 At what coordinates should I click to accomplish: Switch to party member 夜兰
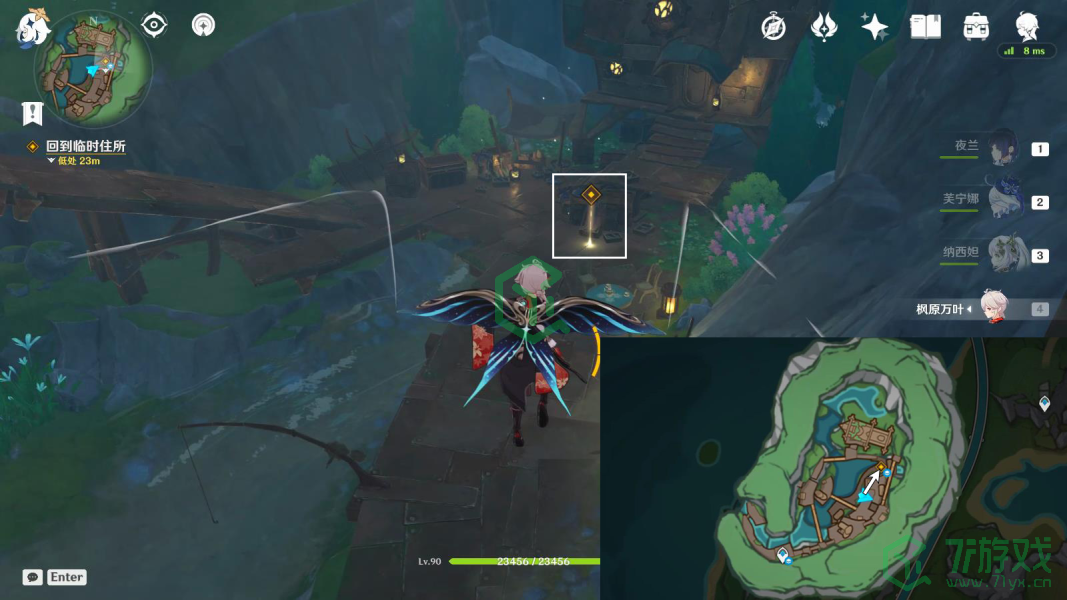pos(1003,148)
